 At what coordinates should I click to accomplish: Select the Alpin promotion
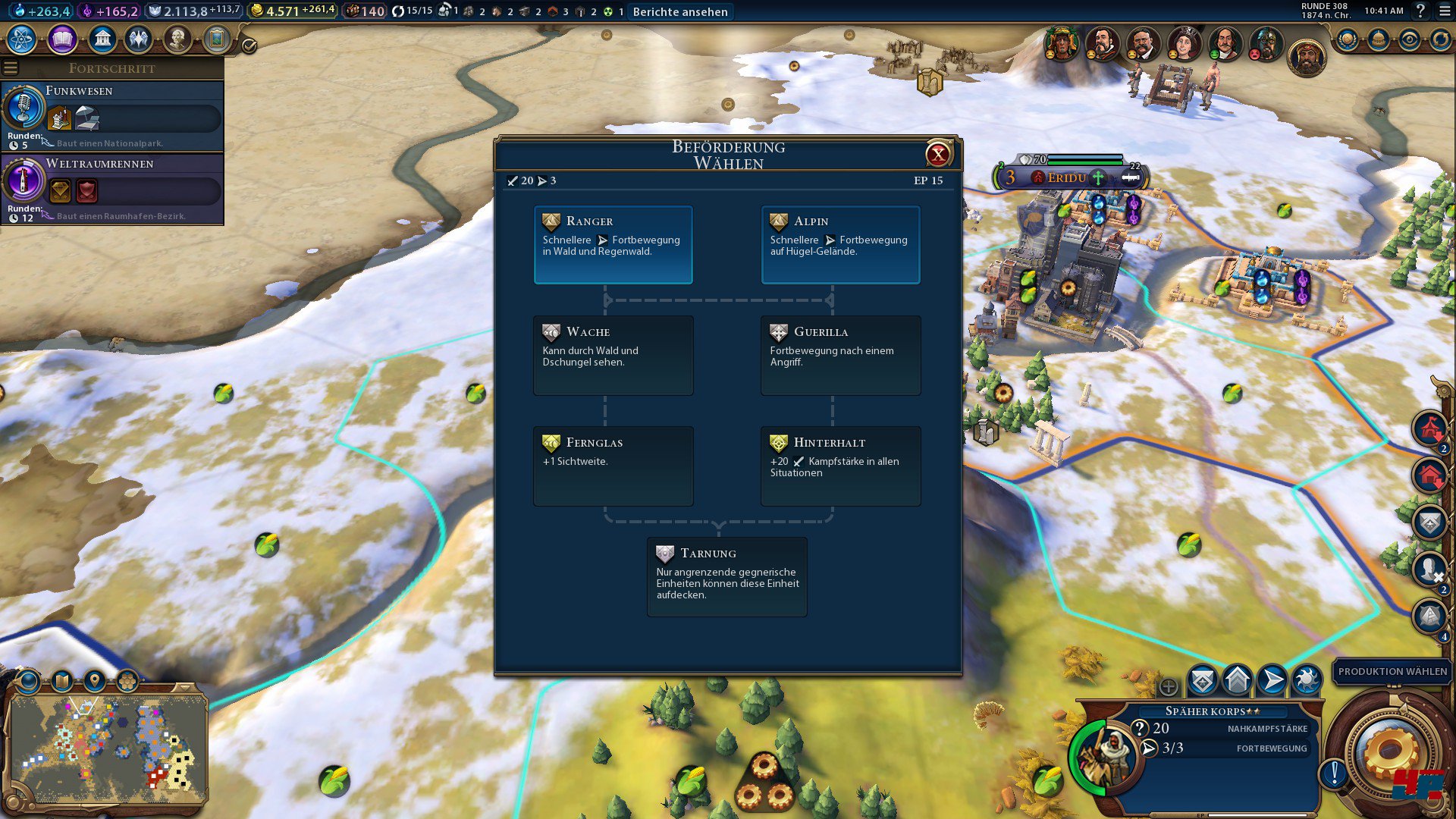tap(840, 244)
